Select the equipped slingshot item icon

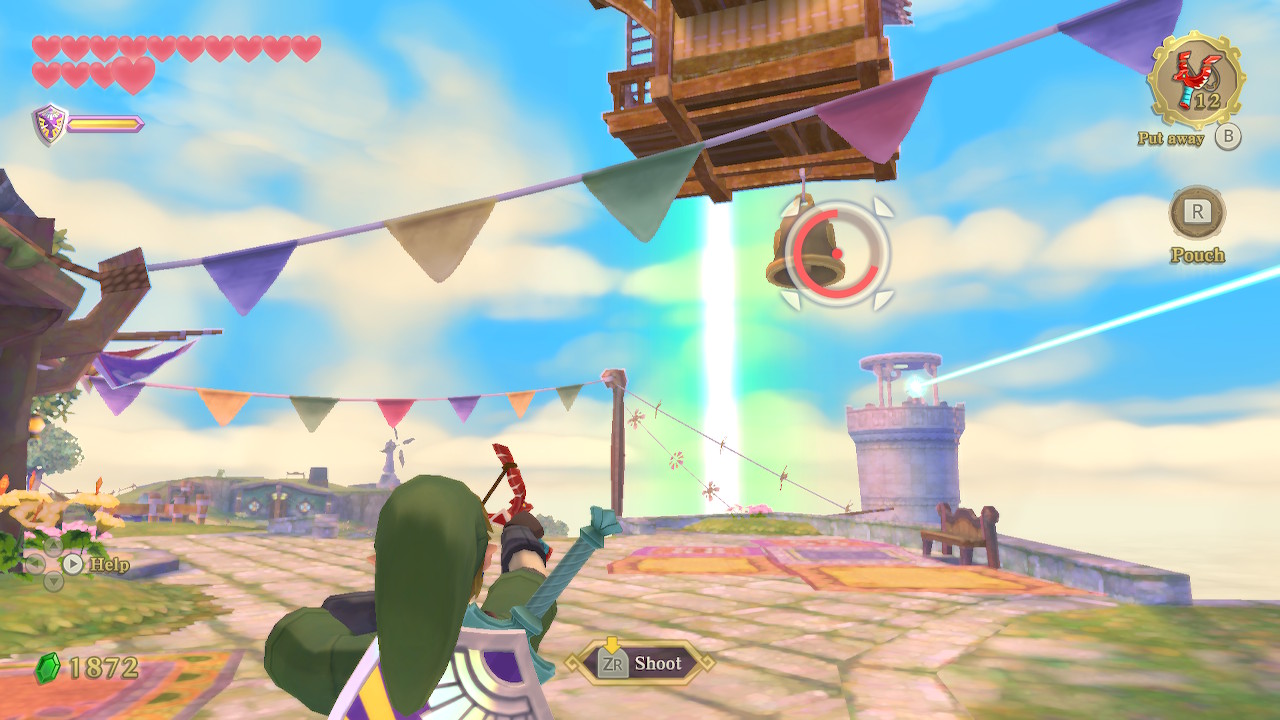1196,79
